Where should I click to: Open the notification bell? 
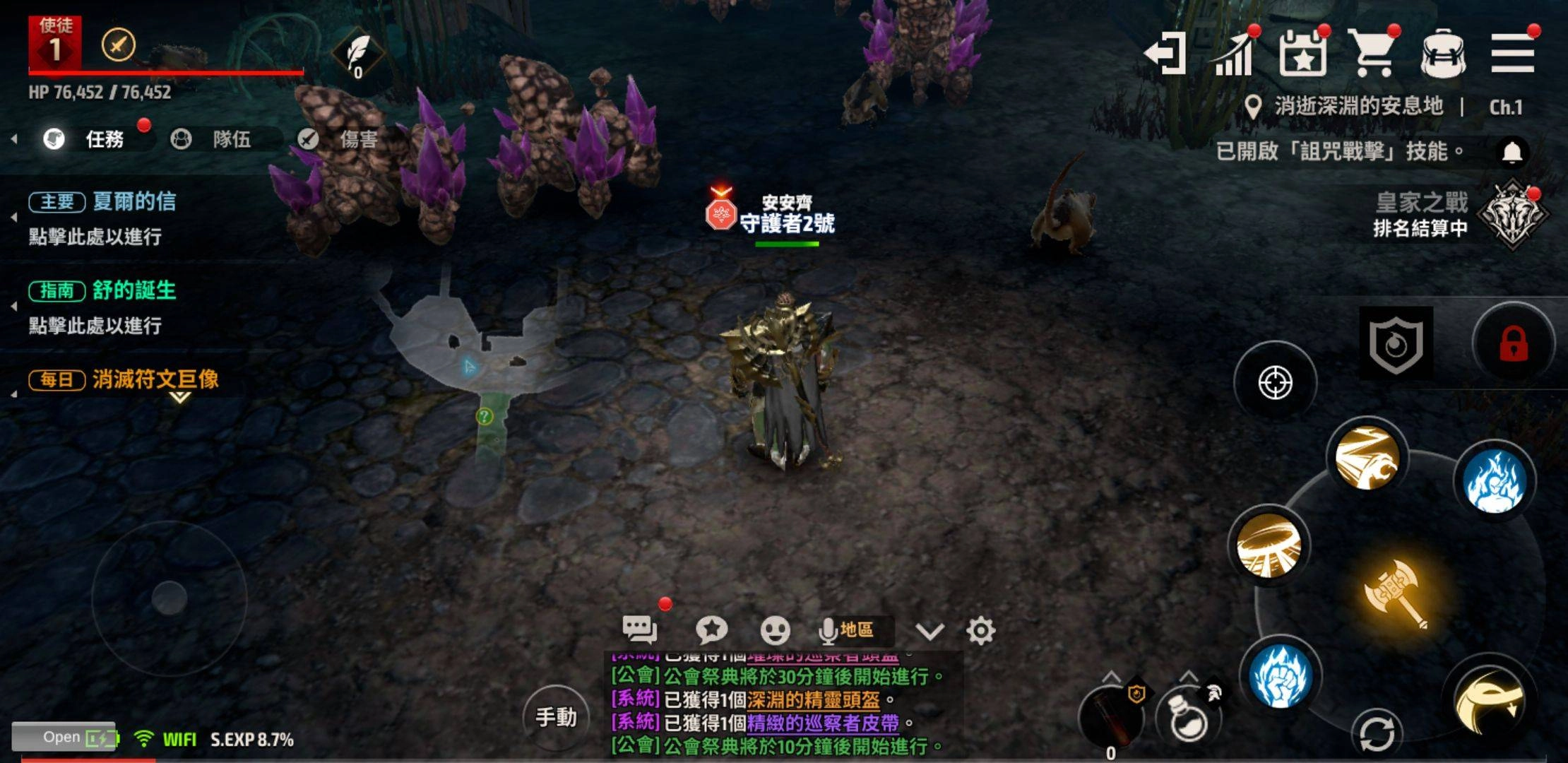[1511, 152]
